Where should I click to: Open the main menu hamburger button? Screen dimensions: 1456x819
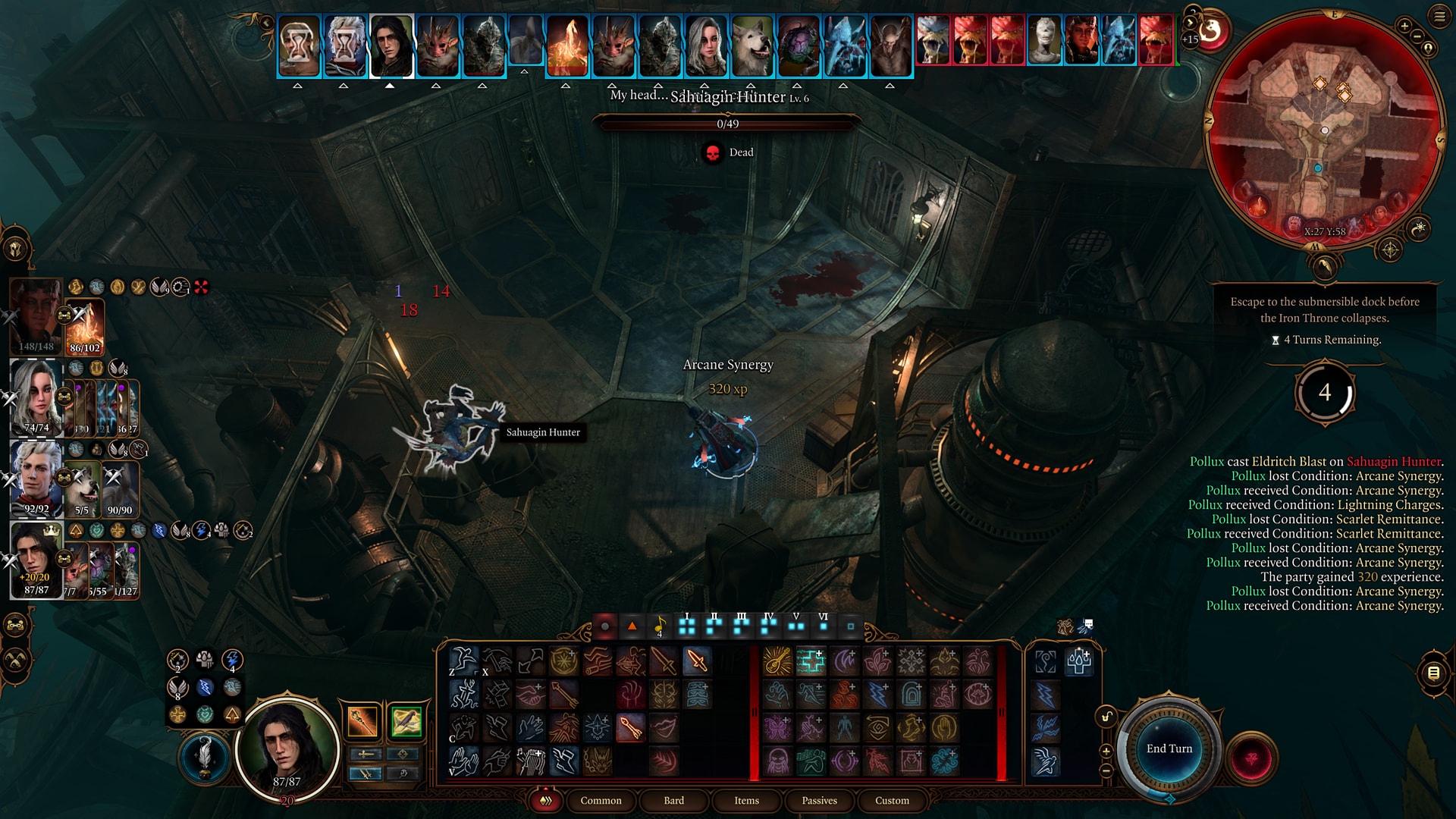[x=1439, y=16]
